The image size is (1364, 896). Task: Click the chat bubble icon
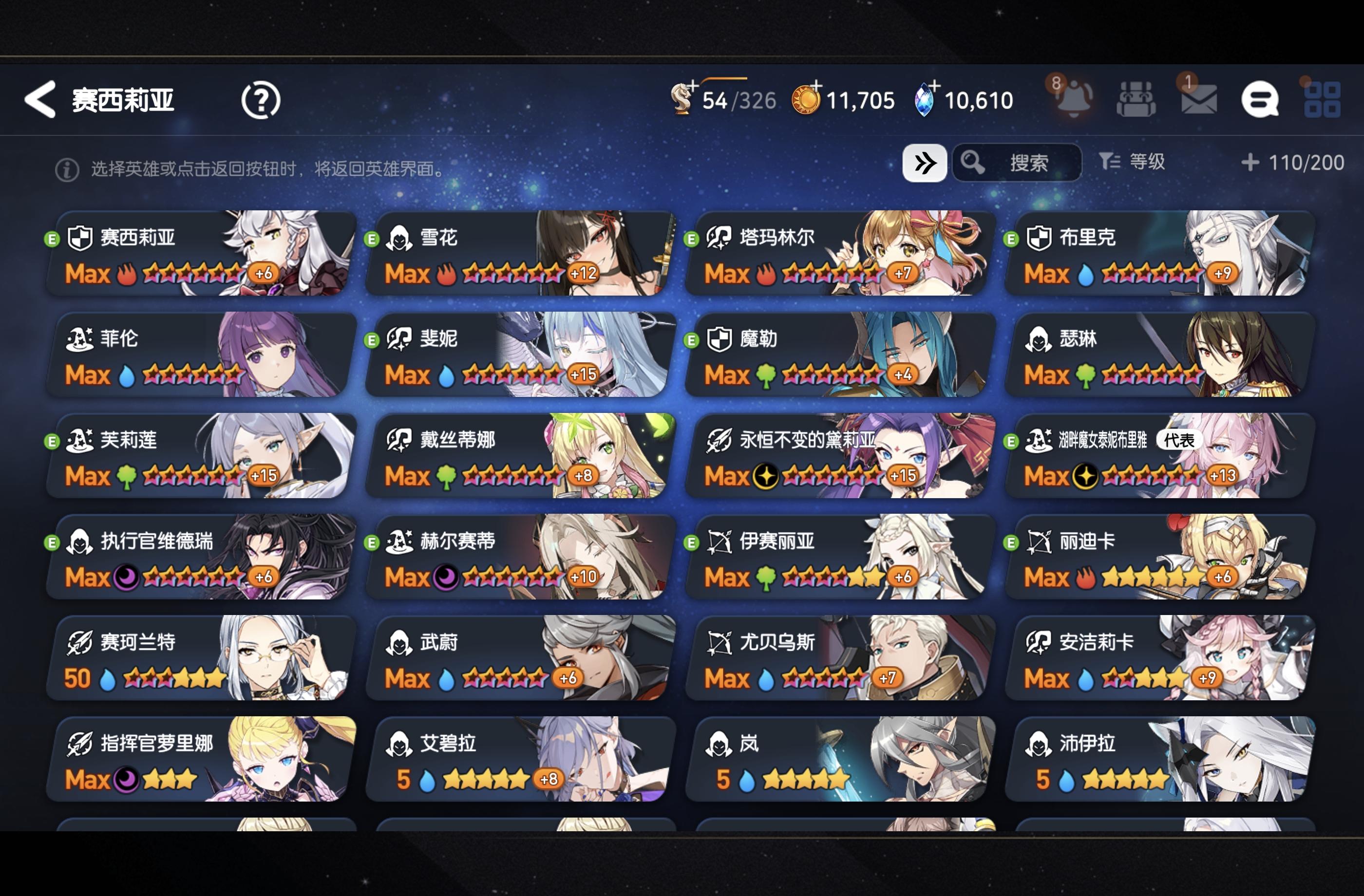click(1260, 100)
